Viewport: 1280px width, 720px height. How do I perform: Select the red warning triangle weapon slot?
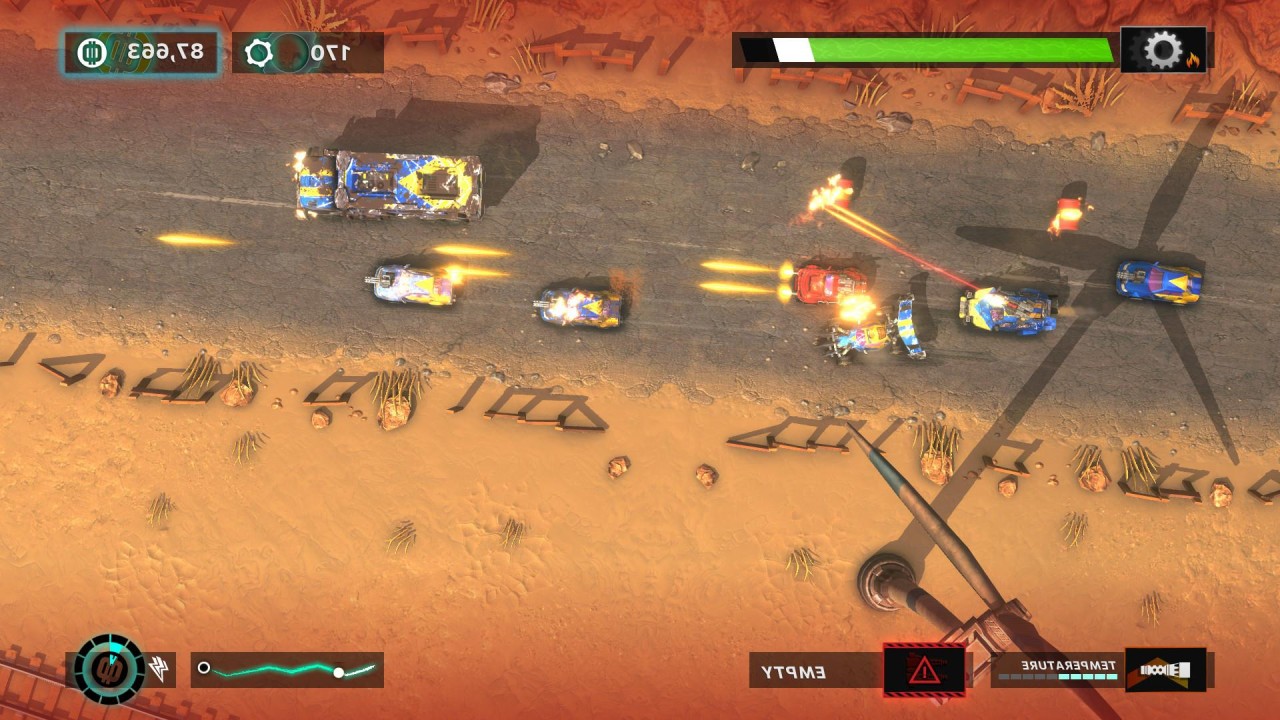(x=924, y=670)
